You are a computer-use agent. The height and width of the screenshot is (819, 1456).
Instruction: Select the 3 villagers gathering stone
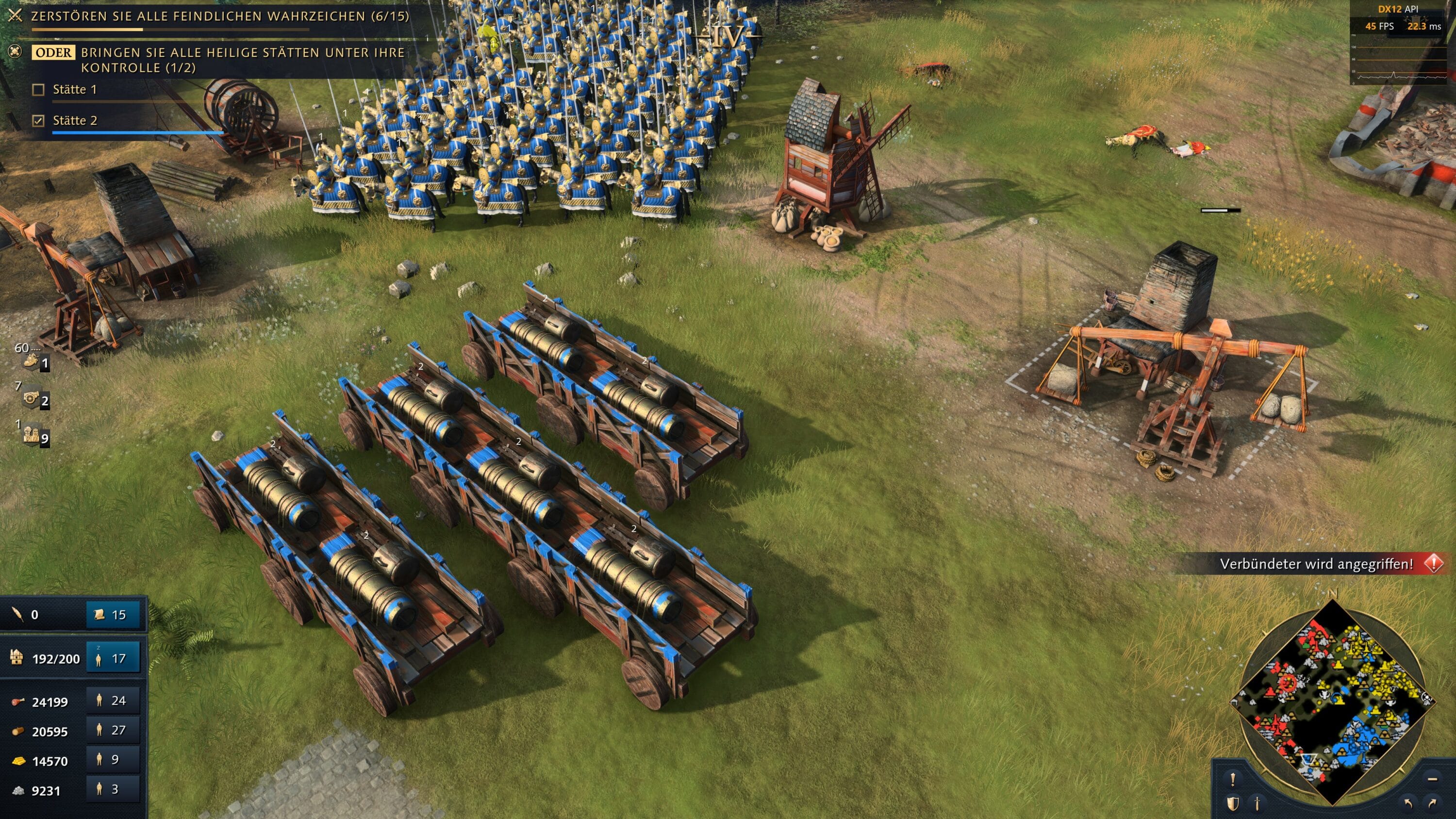pos(113,789)
